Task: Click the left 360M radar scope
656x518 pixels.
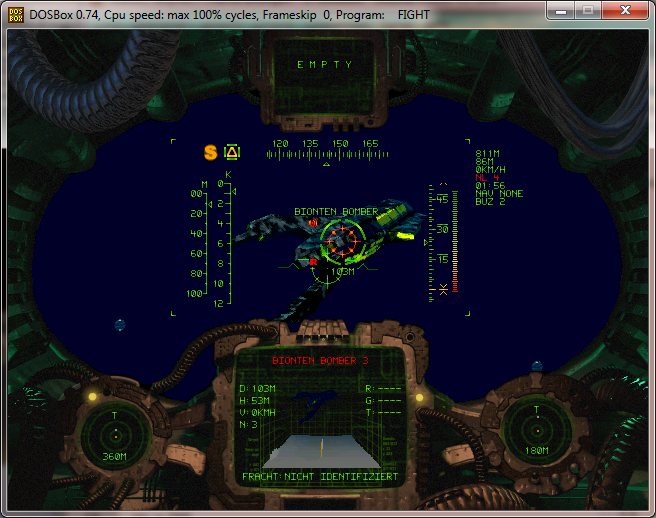Action: pos(115,434)
